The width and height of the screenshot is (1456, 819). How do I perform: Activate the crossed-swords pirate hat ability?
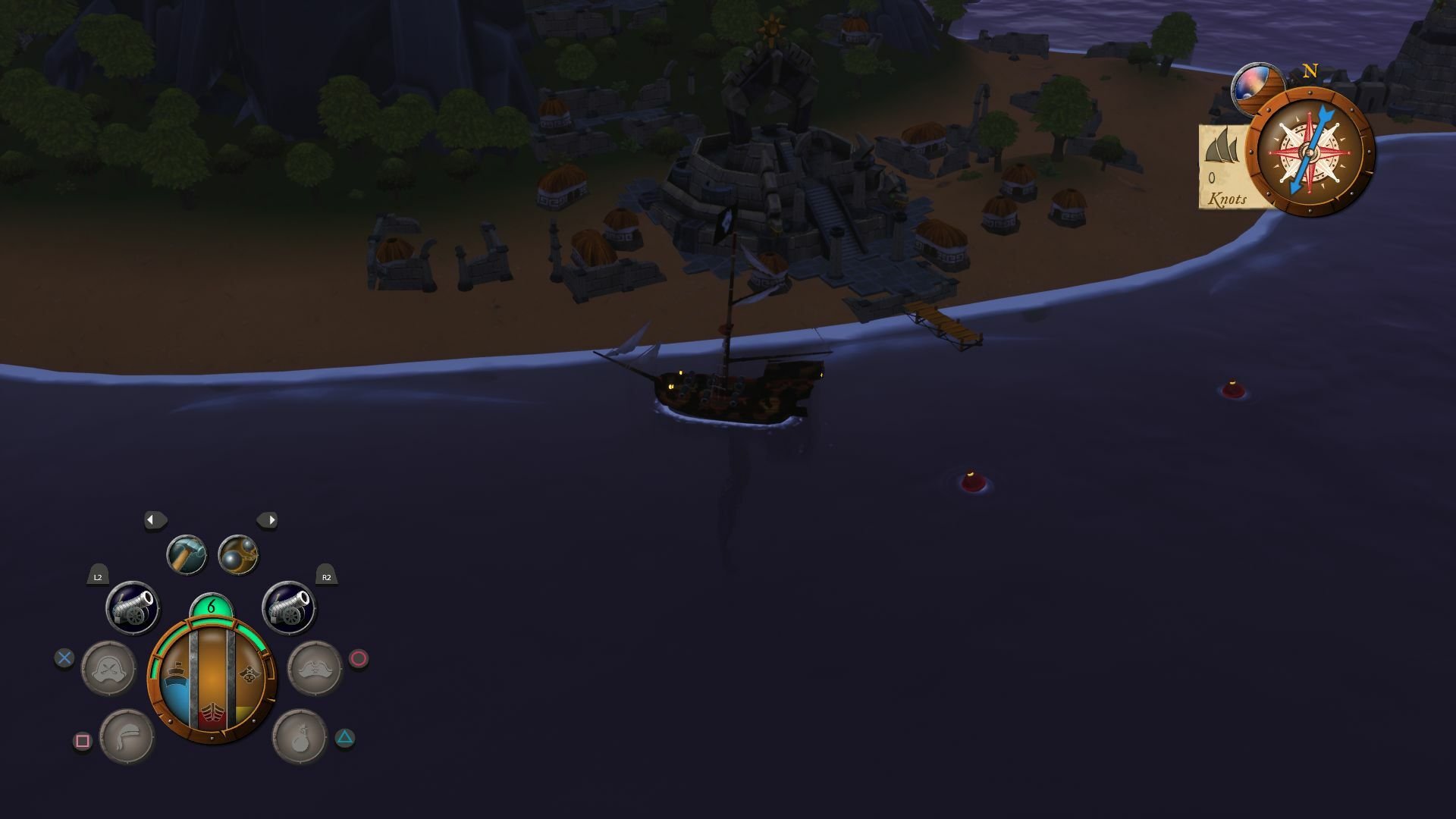pos(108,668)
